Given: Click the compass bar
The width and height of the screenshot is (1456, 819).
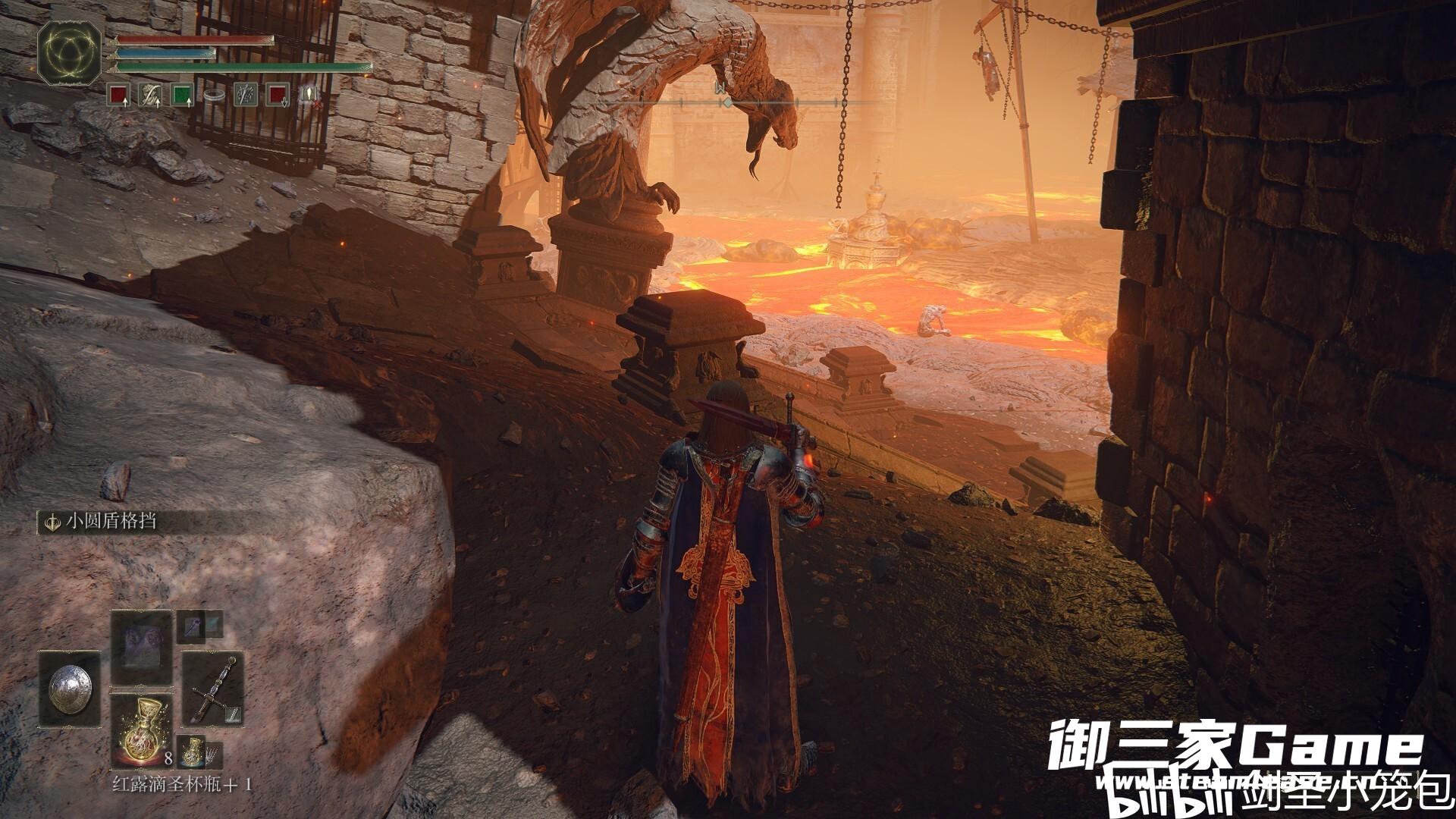Looking at the screenshot, I should pos(758,102).
